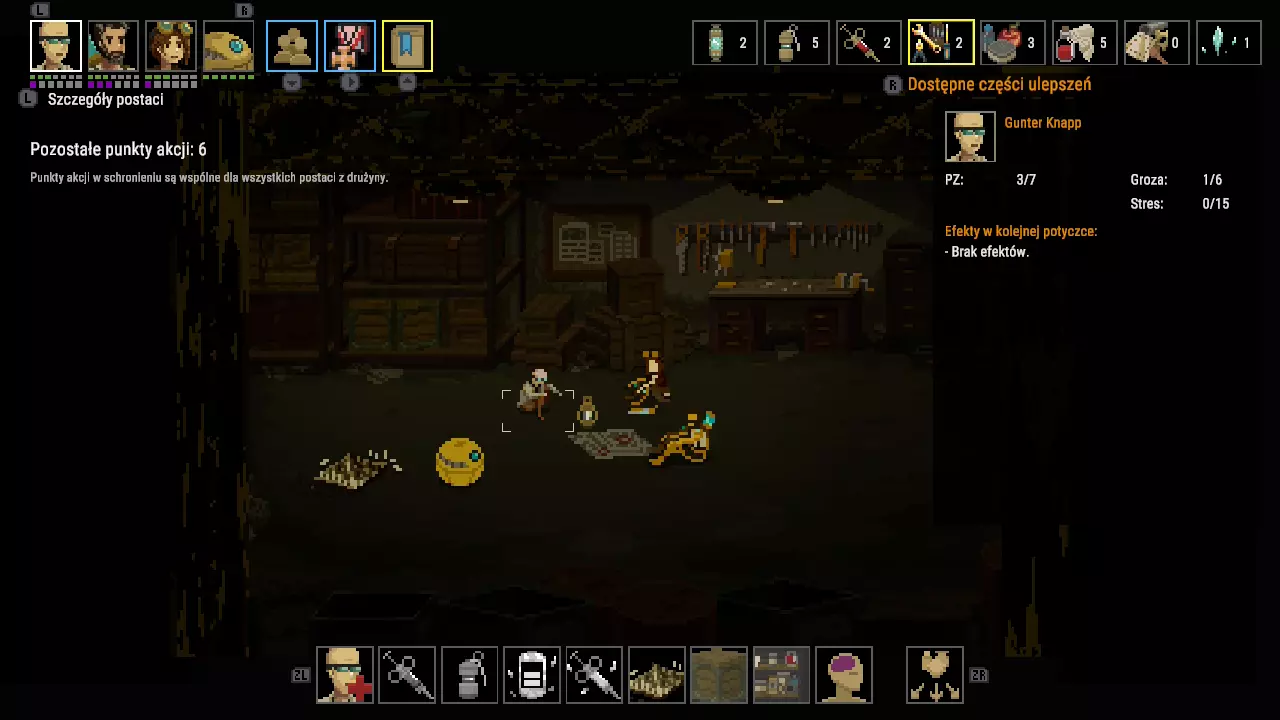
Task: Choose the battery recharge action icon
Action: click(532, 675)
